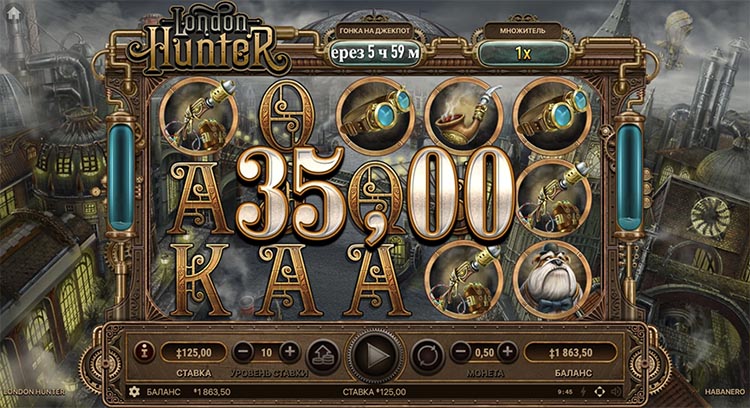Spin the reels with the play button
The image size is (750, 408).
coord(375,353)
